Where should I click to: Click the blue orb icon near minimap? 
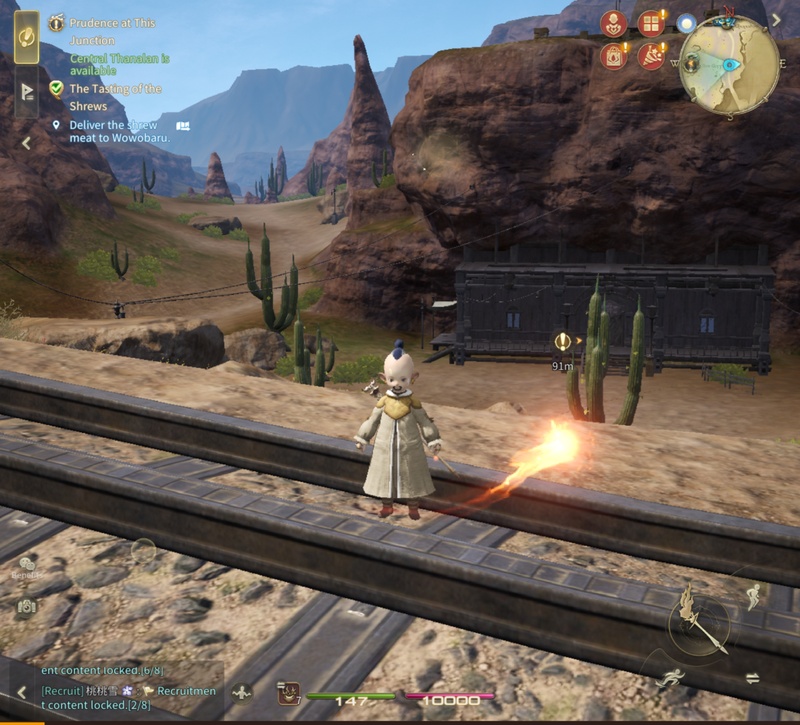point(686,23)
